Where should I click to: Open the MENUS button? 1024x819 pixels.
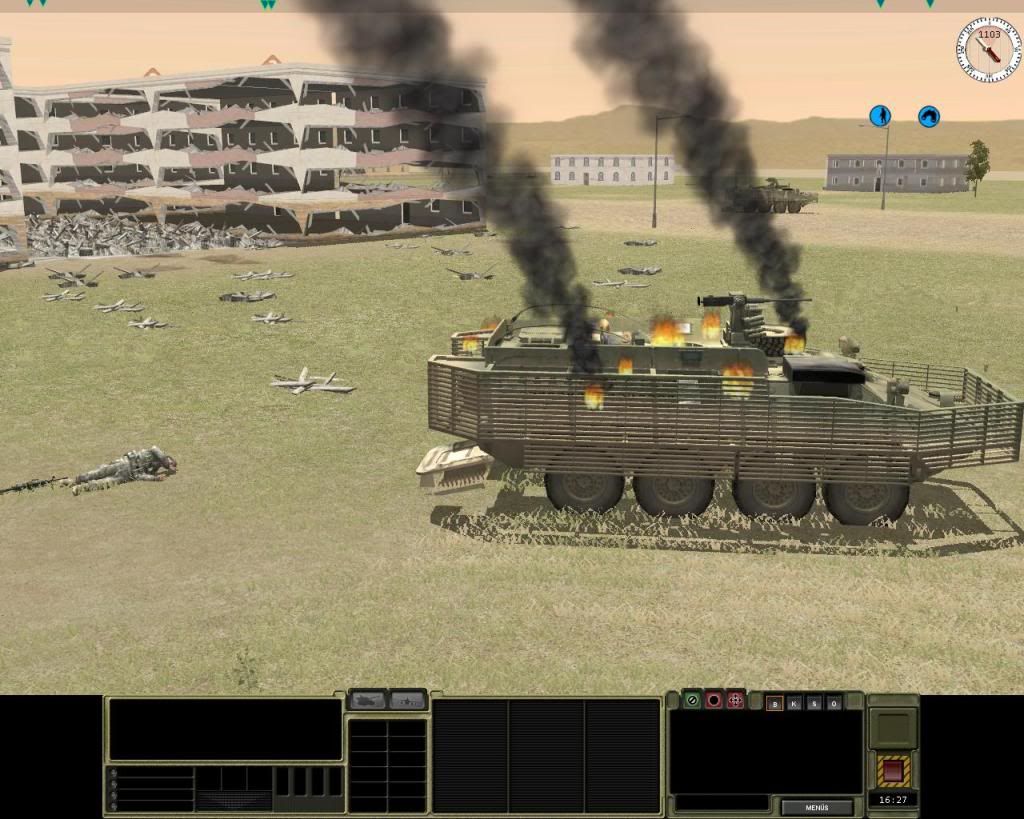click(817, 807)
